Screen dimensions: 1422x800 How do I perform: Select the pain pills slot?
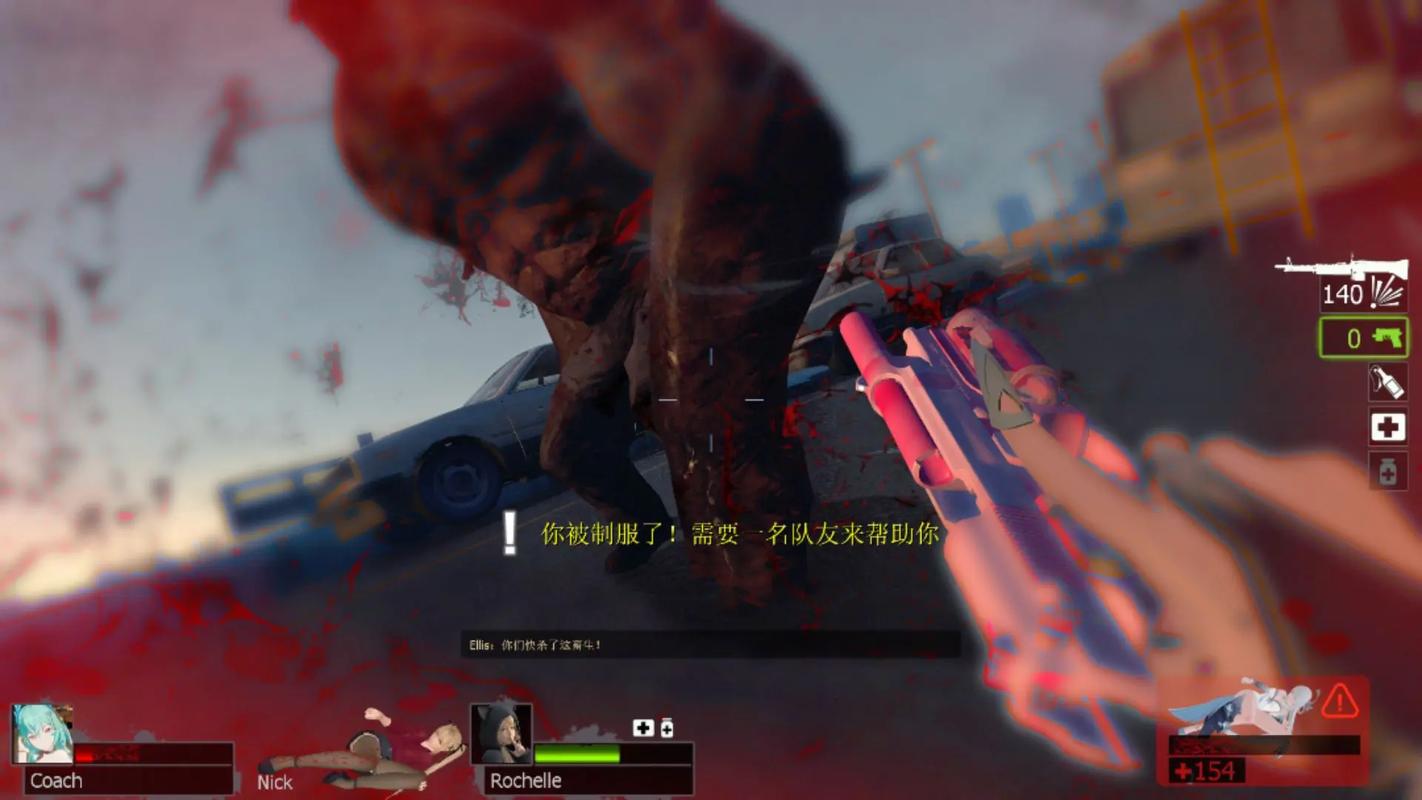click(x=1386, y=470)
